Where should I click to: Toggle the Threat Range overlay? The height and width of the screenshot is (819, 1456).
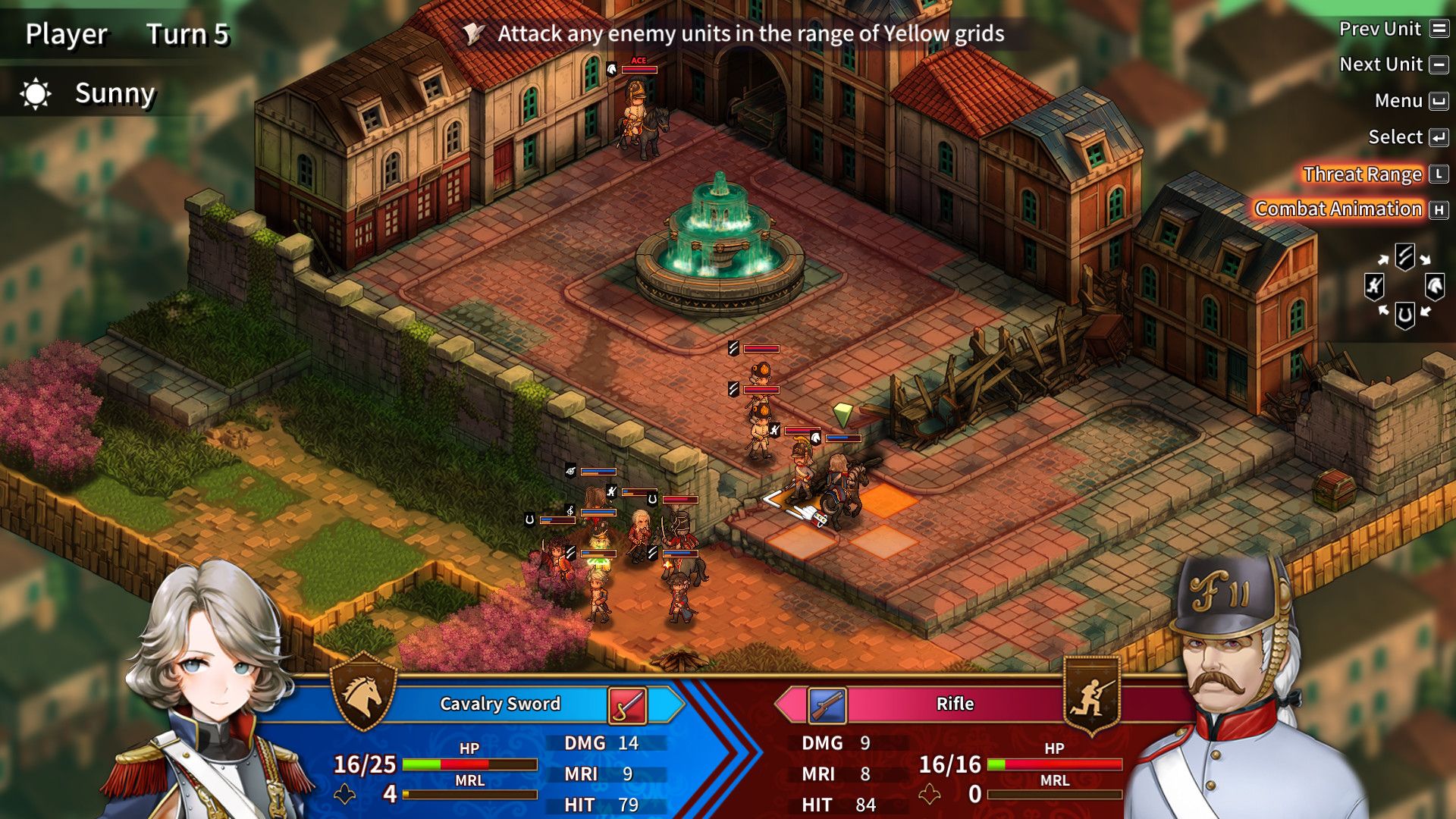point(1362,174)
